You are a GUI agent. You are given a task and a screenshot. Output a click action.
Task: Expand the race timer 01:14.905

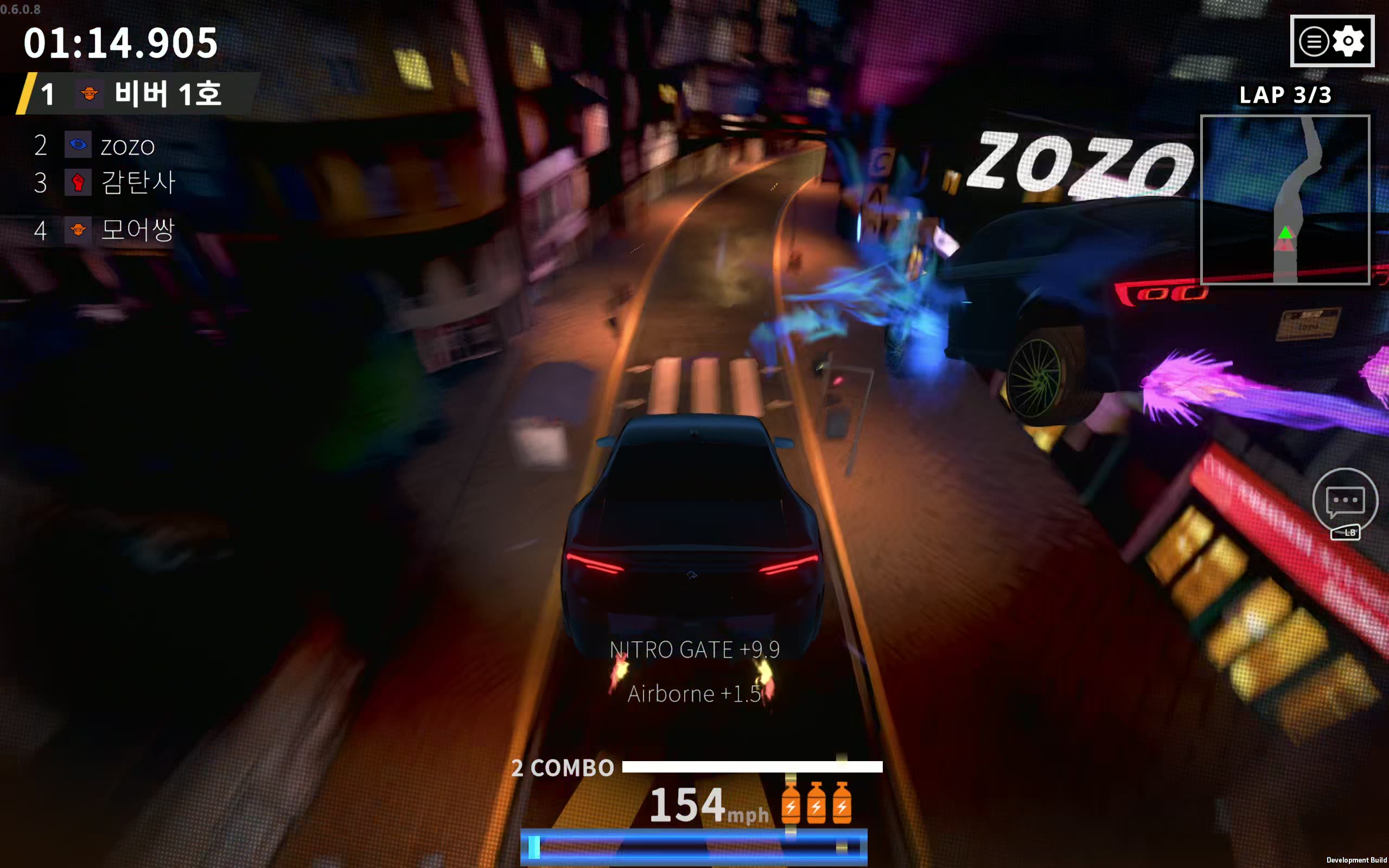click(x=120, y=43)
